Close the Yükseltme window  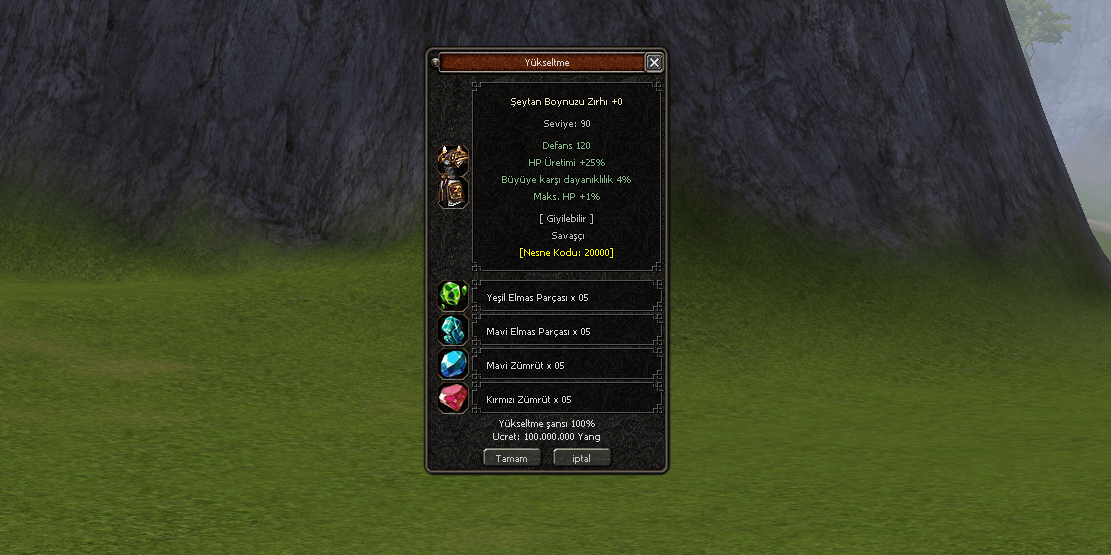654,63
